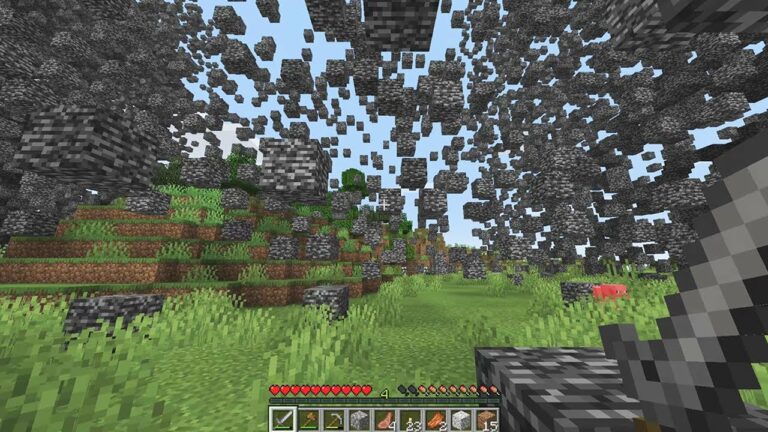Choose the orange item stack of 2
Screen dimensions: 768x432
[x=436, y=419]
